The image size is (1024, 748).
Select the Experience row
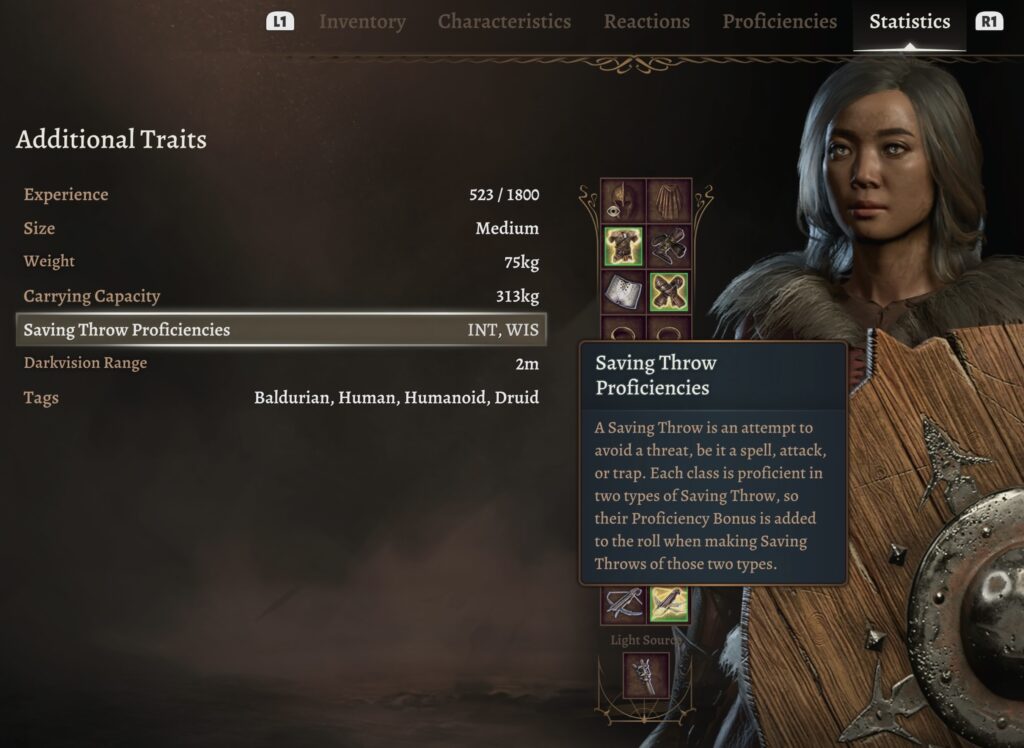(x=281, y=195)
